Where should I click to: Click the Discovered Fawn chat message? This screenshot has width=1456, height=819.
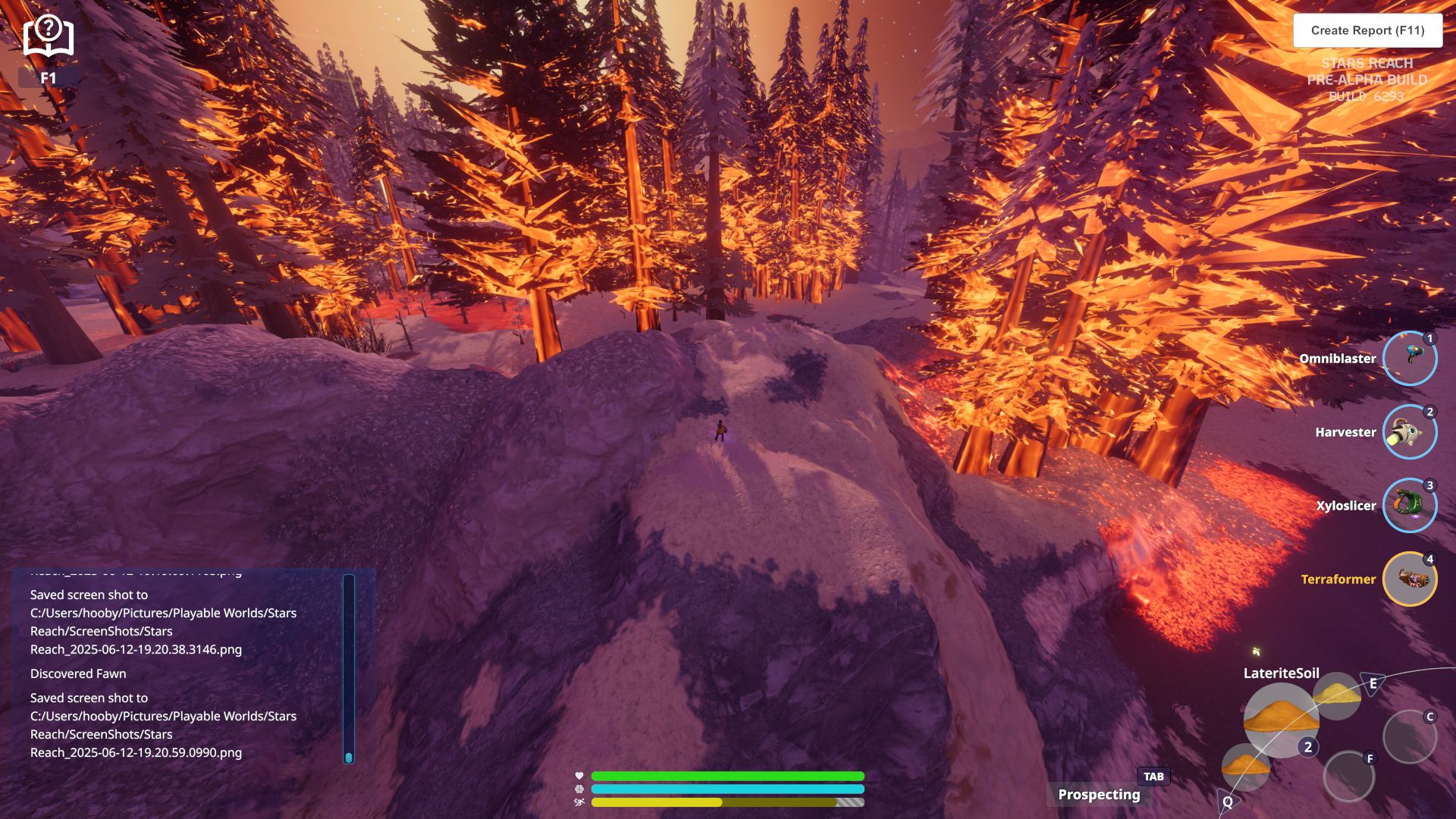click(x=78, y=673)
